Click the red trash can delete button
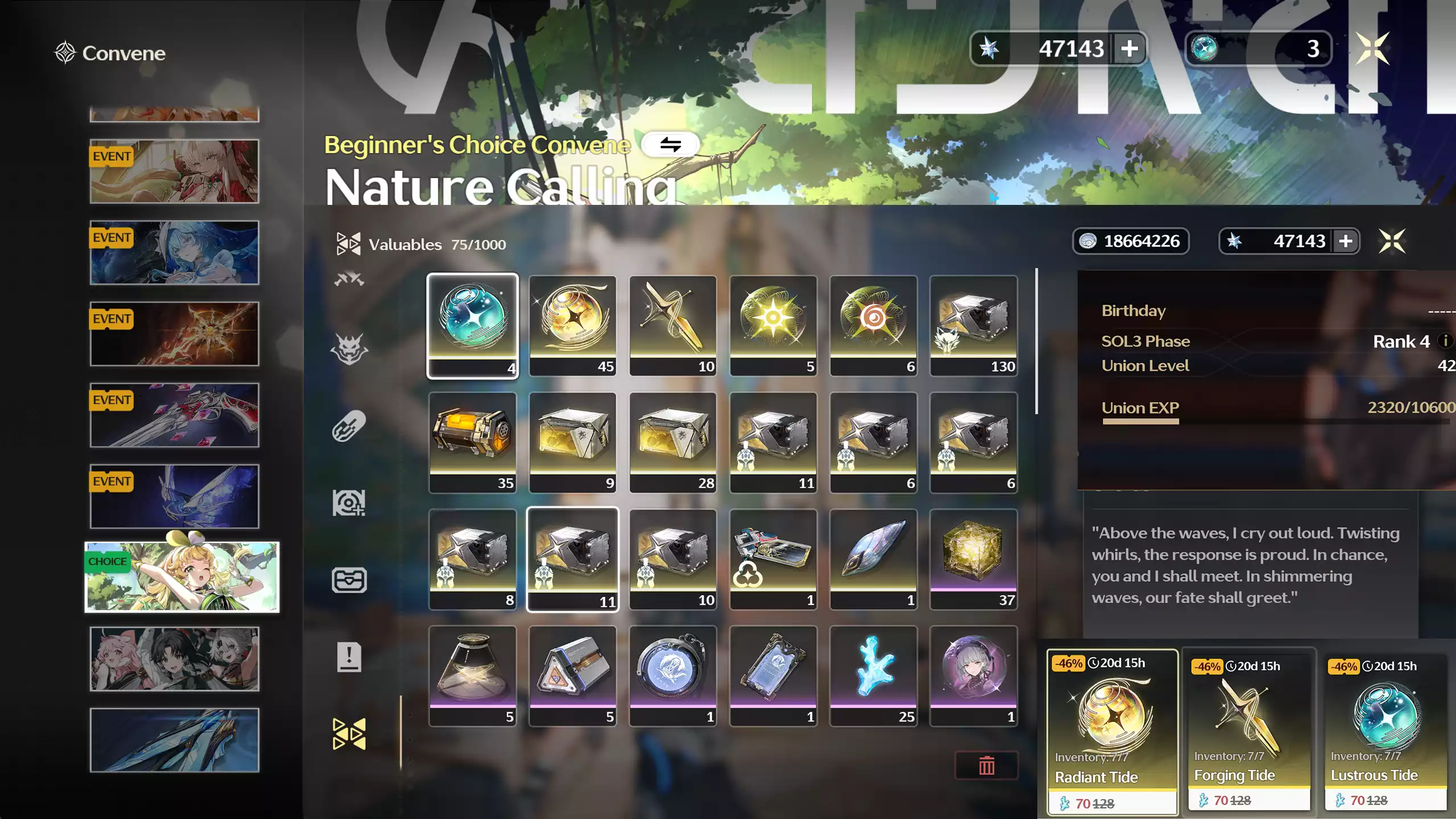Image resolution: width=1456 pixels, height=819 pixels. (986, 766)
